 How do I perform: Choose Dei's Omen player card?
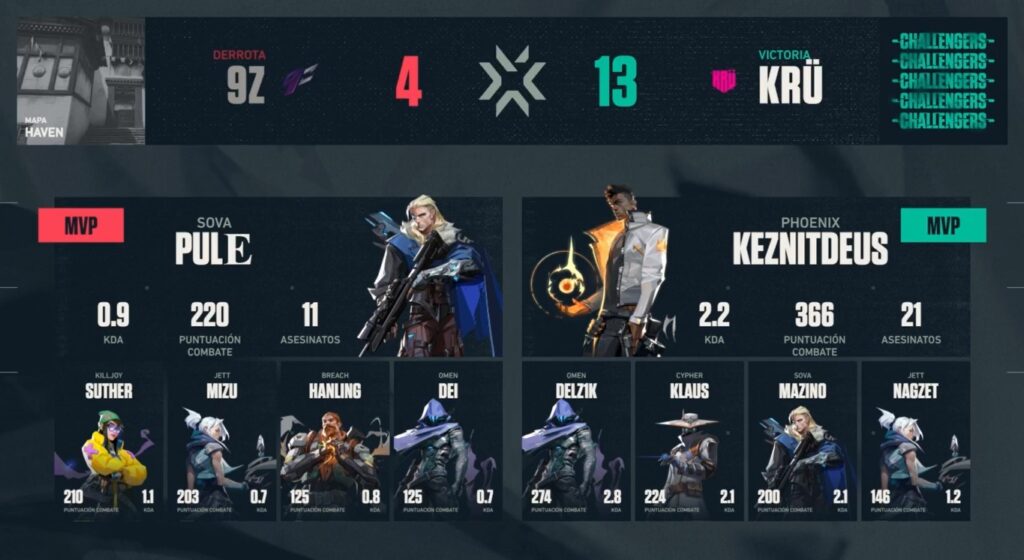coord(447,441)
